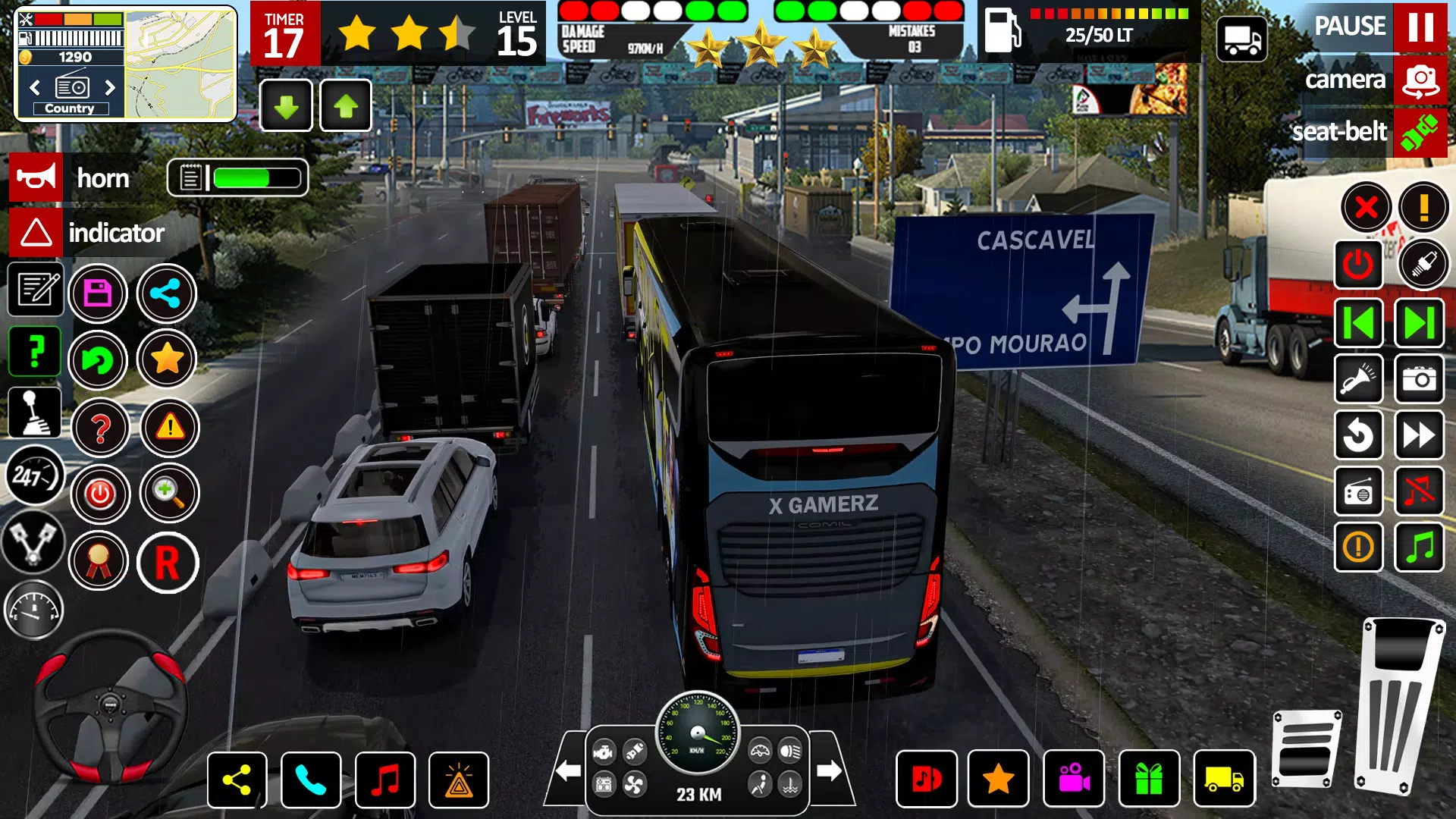Open the green gift box reward
This screenshot has height=819, width=1456.
(x=1149, y=779)
